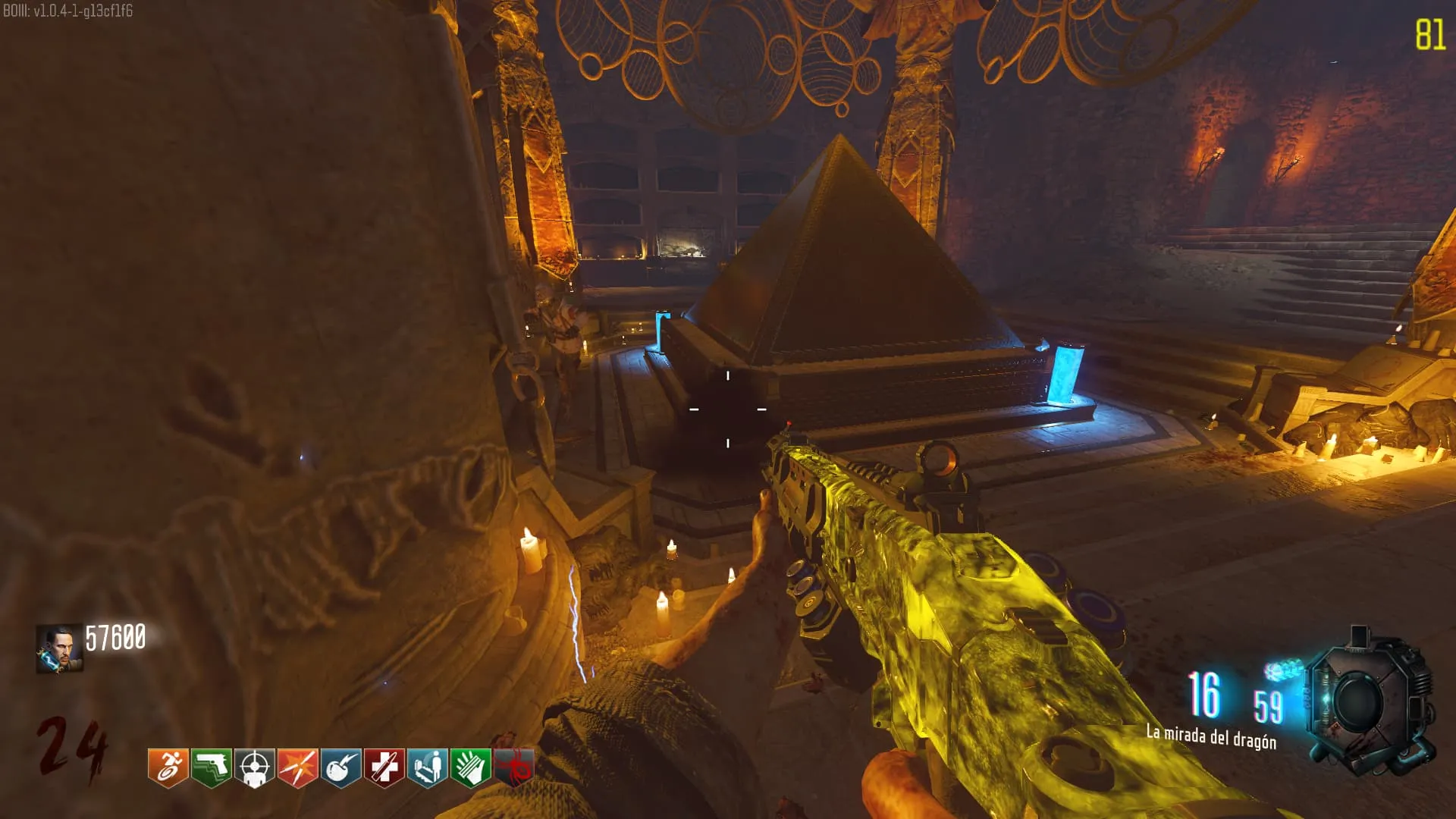1456x819 pixels.
Task: Click the Quick Revive perk icon
Action: coord(427,767)
